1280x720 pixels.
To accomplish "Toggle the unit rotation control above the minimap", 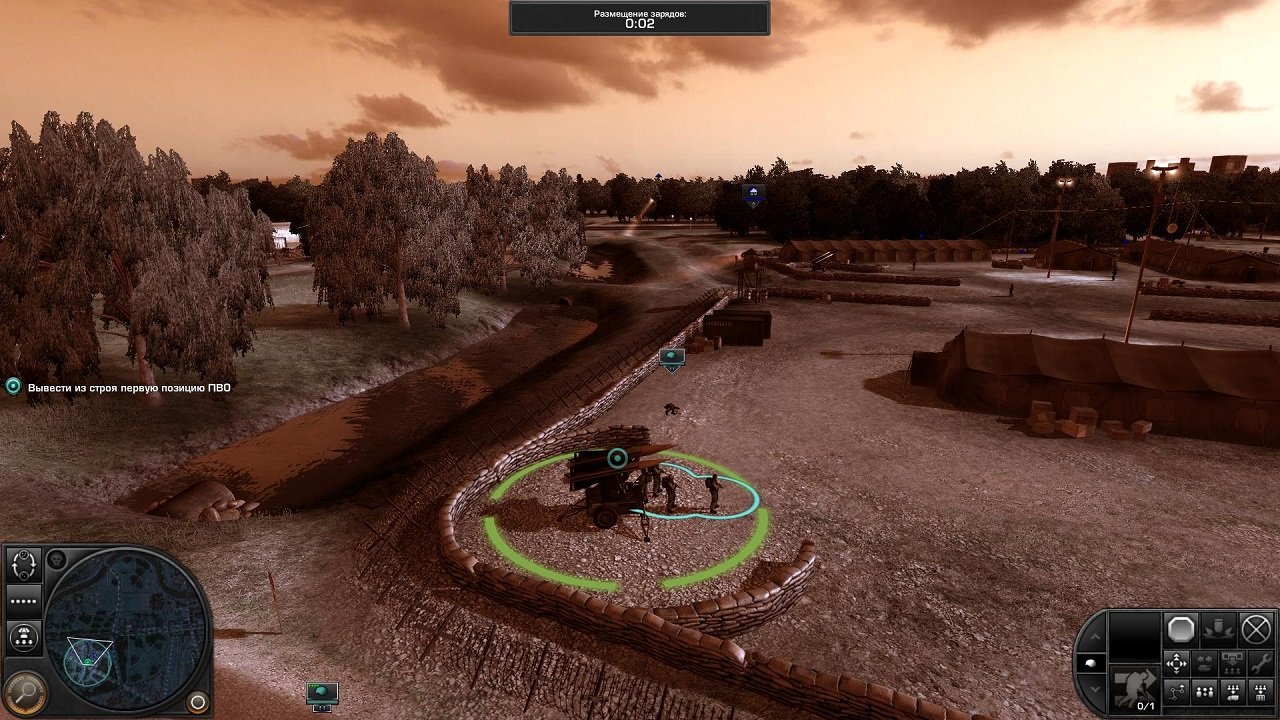I will coord(24,564).
